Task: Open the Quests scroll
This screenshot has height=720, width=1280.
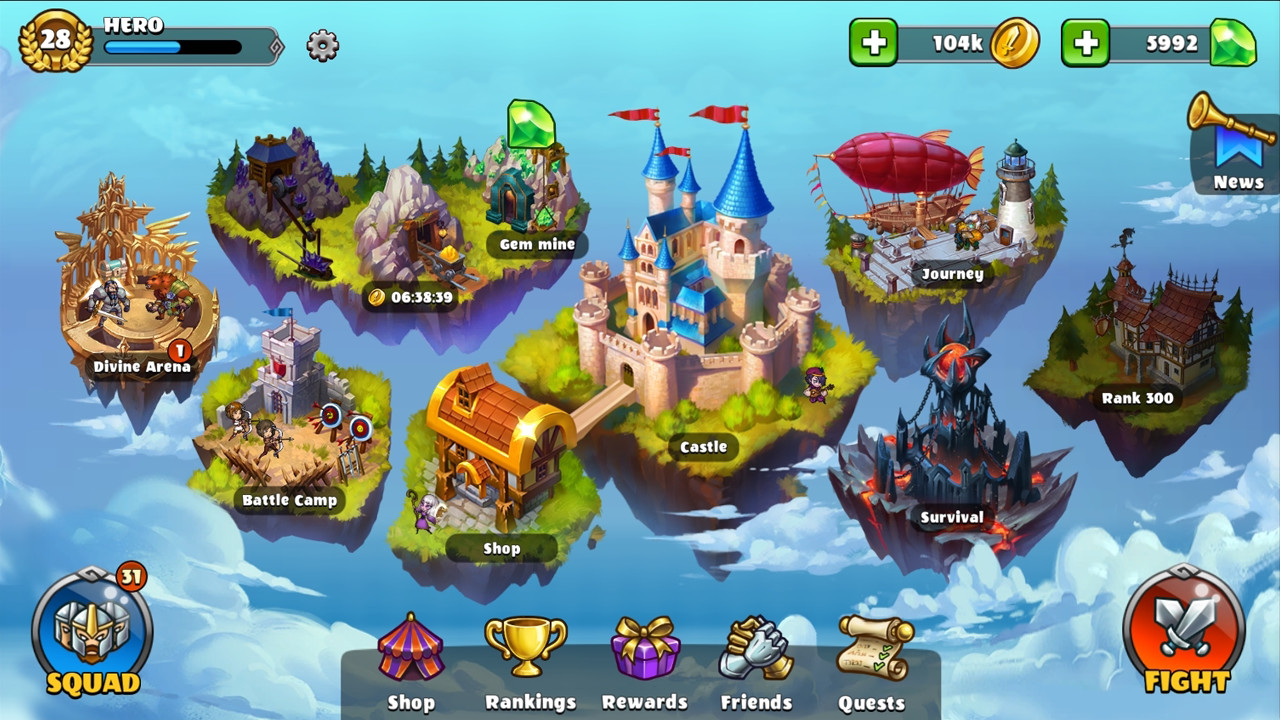Action: tap(873, 650)
